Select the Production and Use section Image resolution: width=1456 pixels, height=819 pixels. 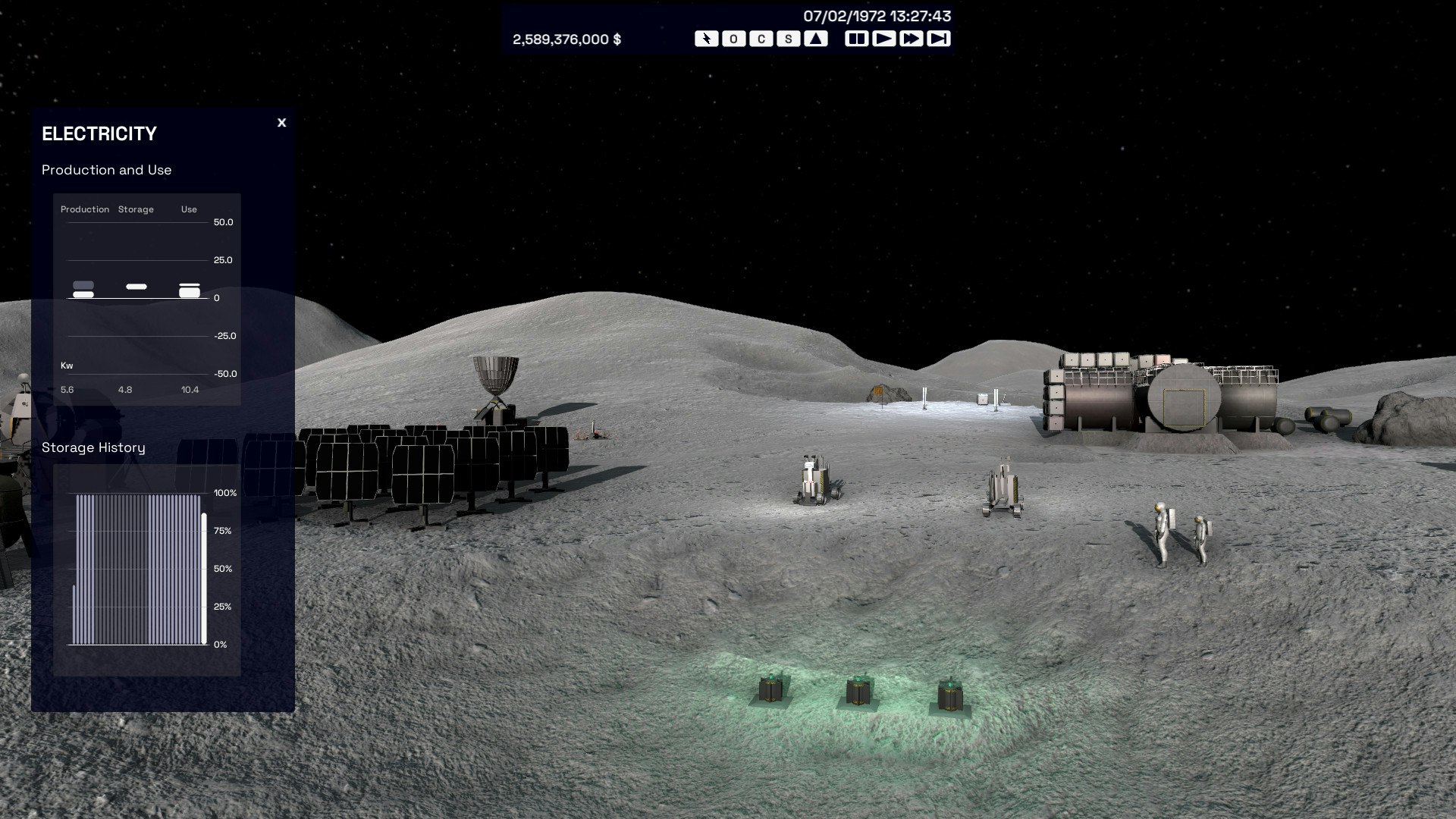[107, 170]
